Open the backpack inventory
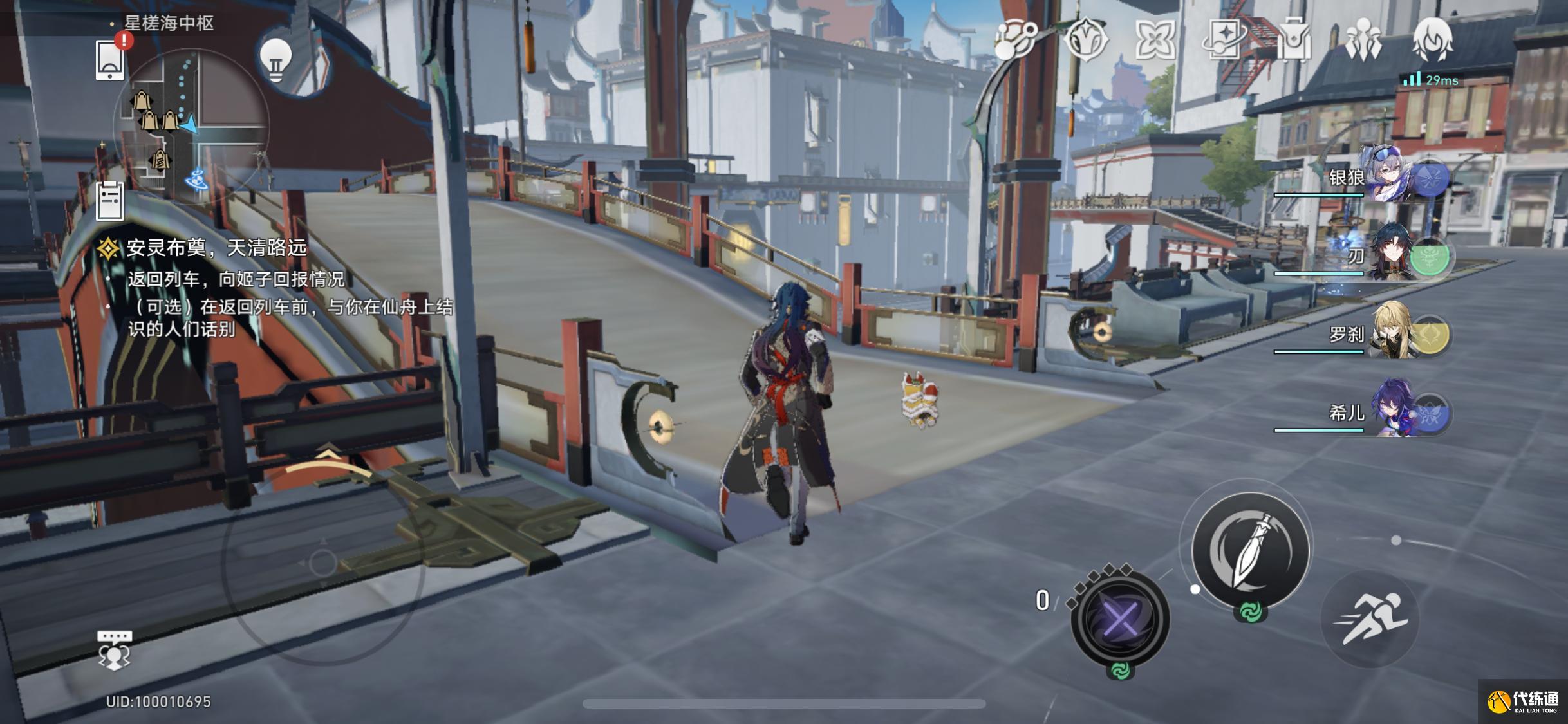This screenshot has height=724, width=1568. [1294, 40]
